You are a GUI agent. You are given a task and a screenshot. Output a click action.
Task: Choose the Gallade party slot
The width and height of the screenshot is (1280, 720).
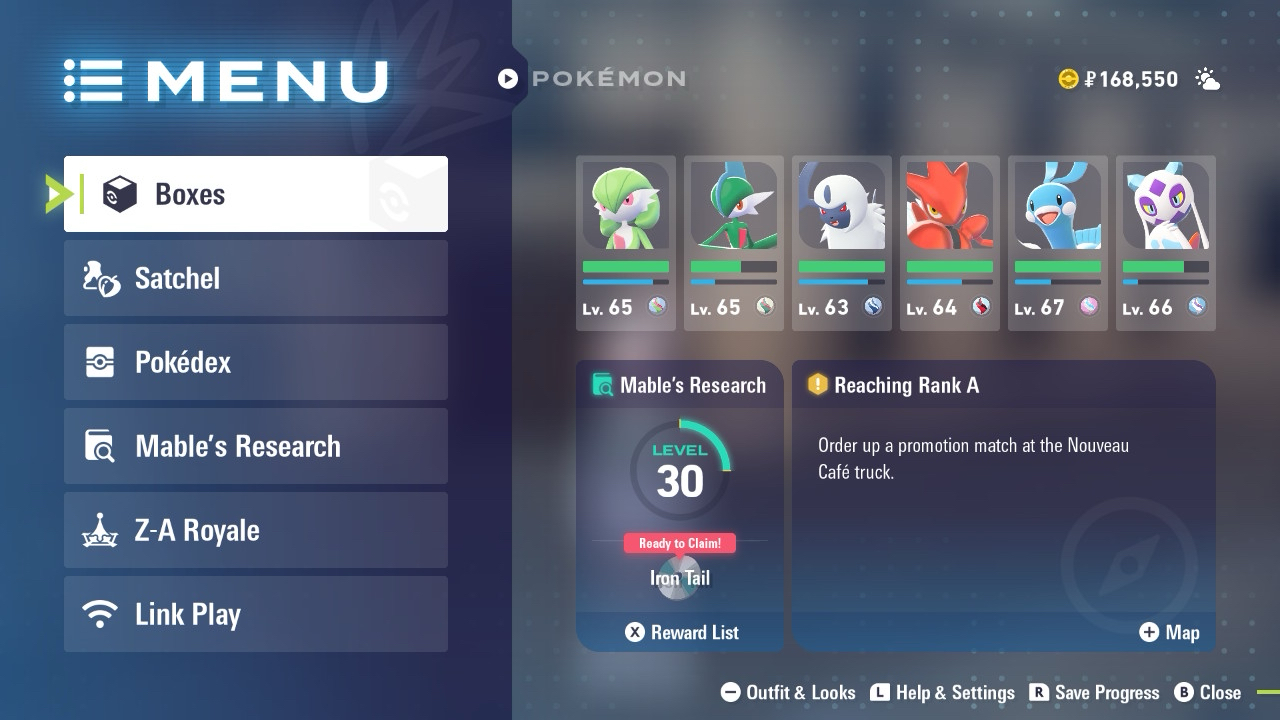click(x=734, y=242)
